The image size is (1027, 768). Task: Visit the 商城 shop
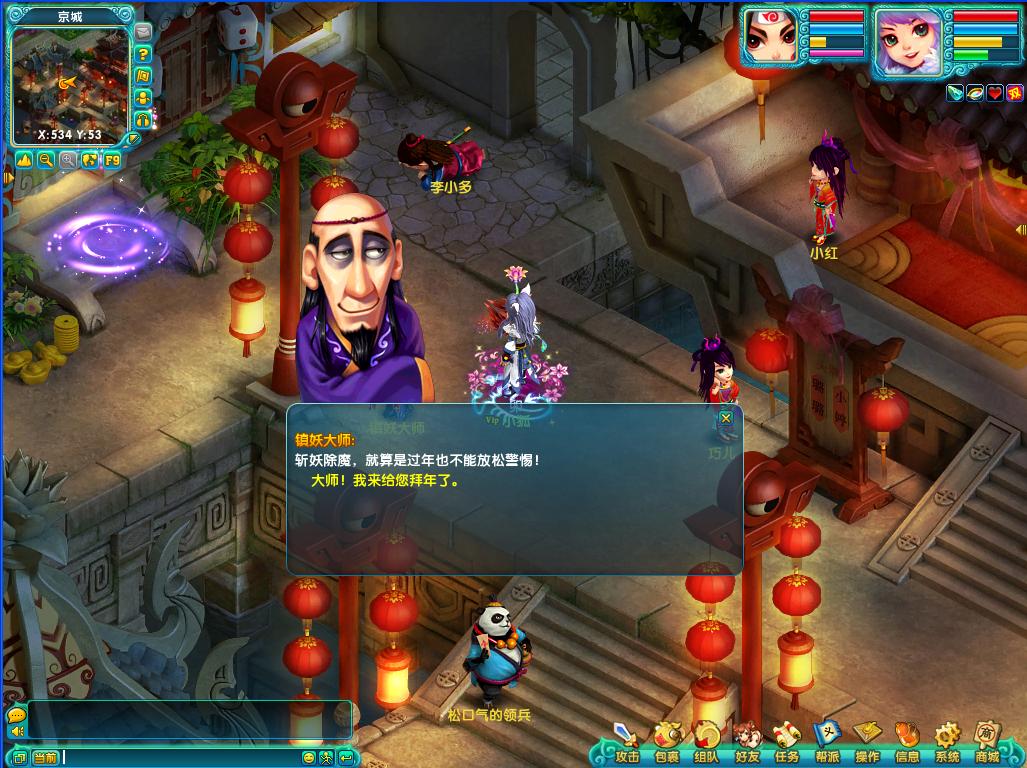987,743
